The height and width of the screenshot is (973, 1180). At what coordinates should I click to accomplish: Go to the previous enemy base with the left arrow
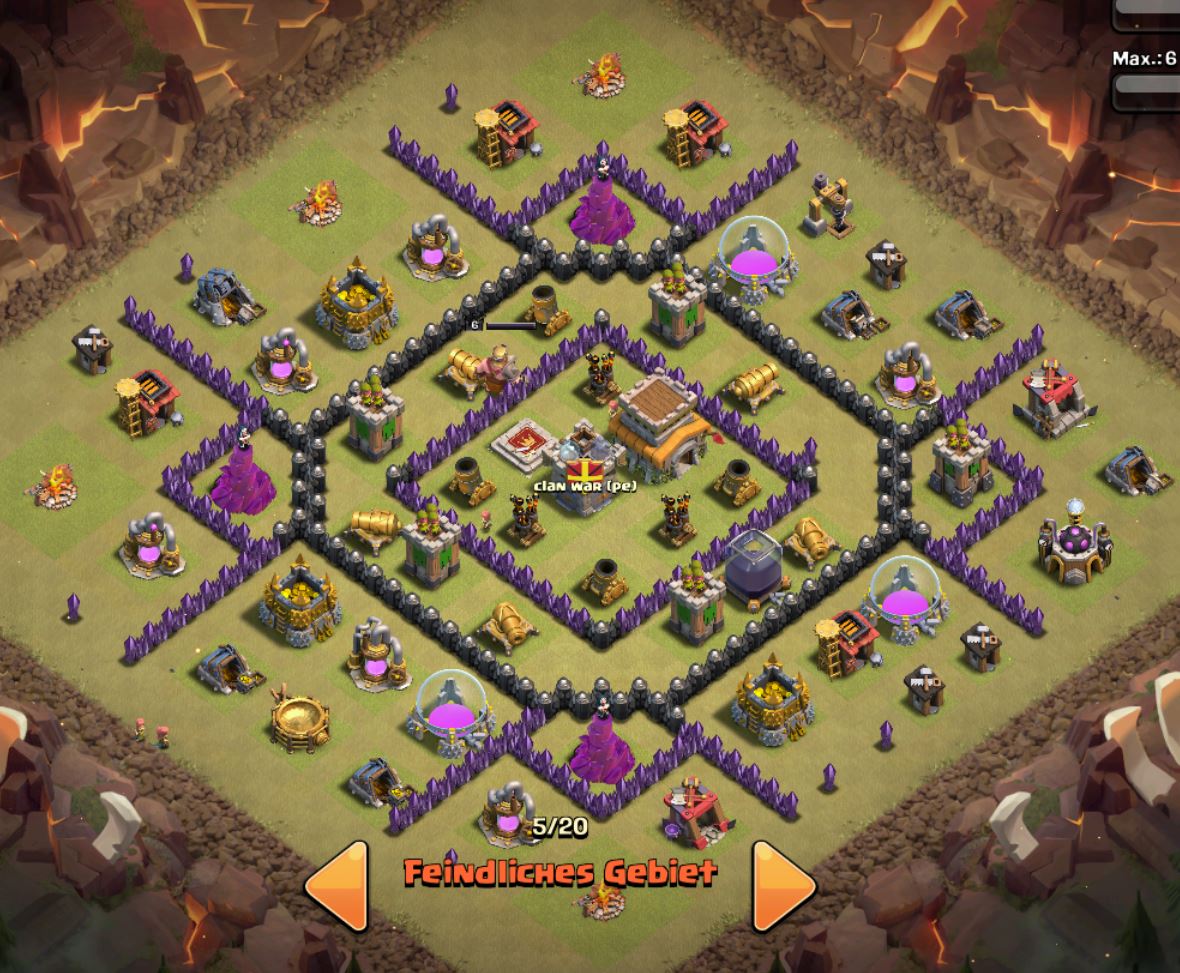[341, 885]
